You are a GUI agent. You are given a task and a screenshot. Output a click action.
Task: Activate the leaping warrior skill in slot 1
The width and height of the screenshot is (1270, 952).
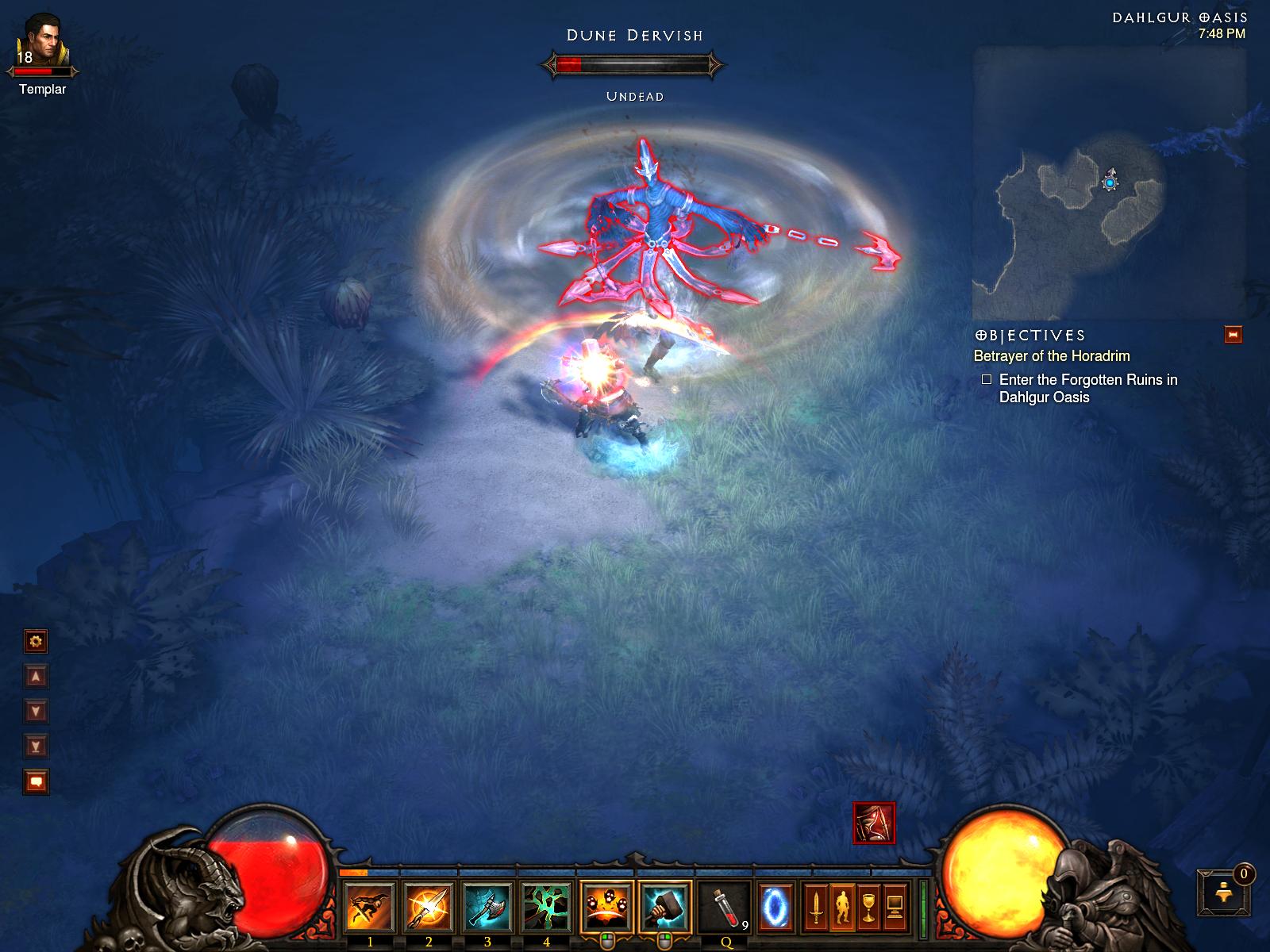tap(370, 907)
